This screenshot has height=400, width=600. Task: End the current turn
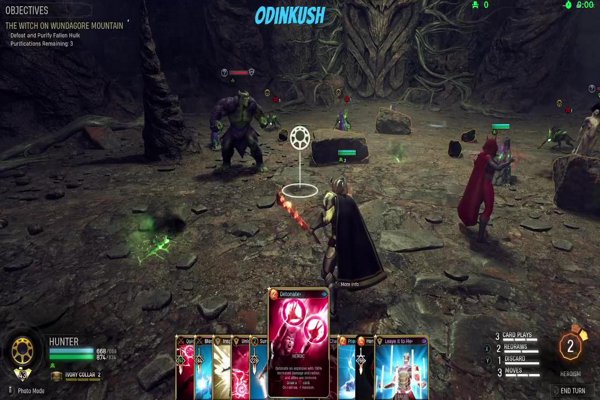point(573,390)
